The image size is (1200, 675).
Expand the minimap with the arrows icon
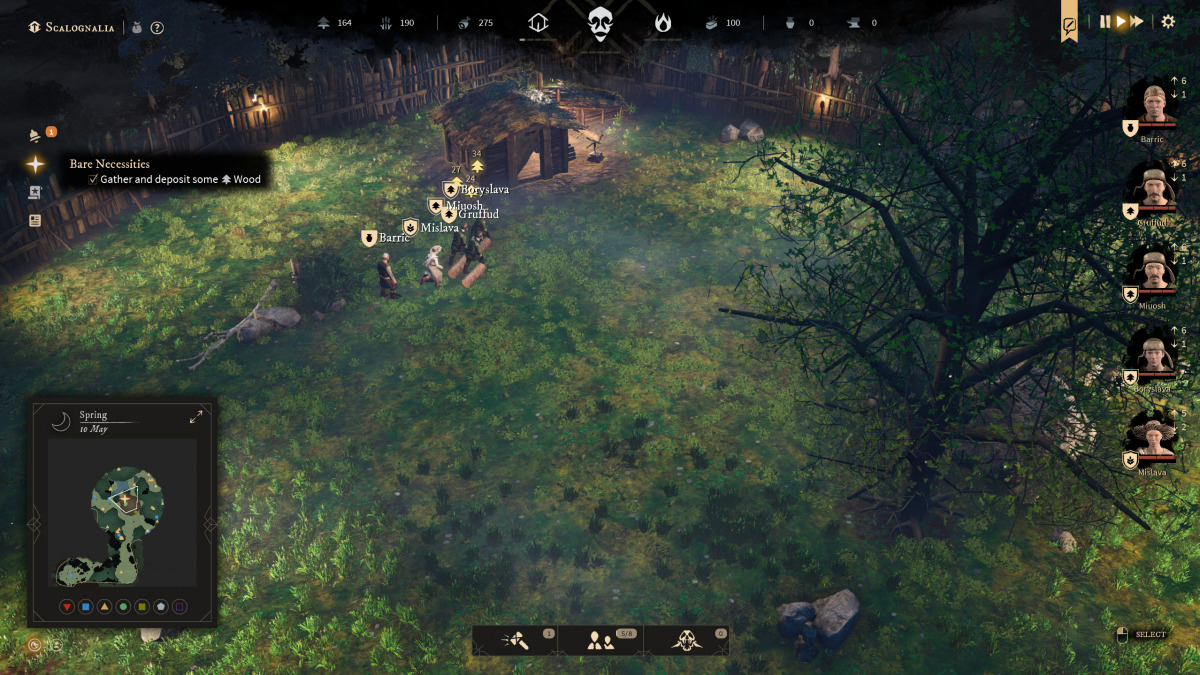point(196,416)
